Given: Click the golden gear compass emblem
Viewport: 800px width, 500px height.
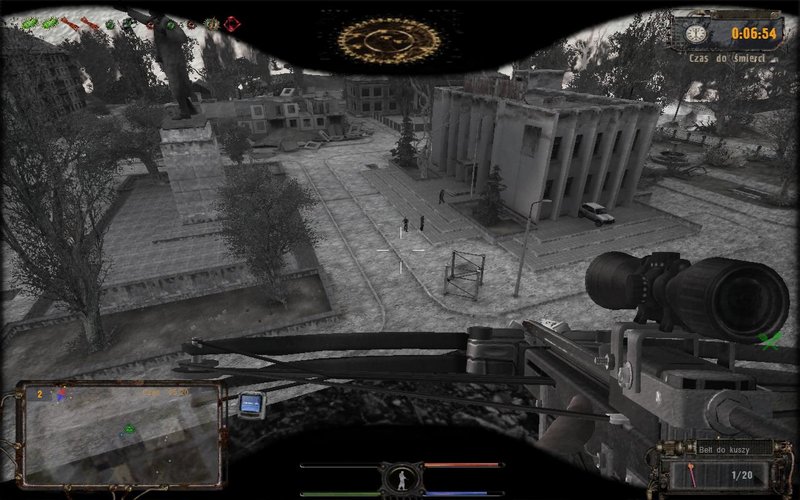Looking at the screenshot, I should [x=375, y=39].
